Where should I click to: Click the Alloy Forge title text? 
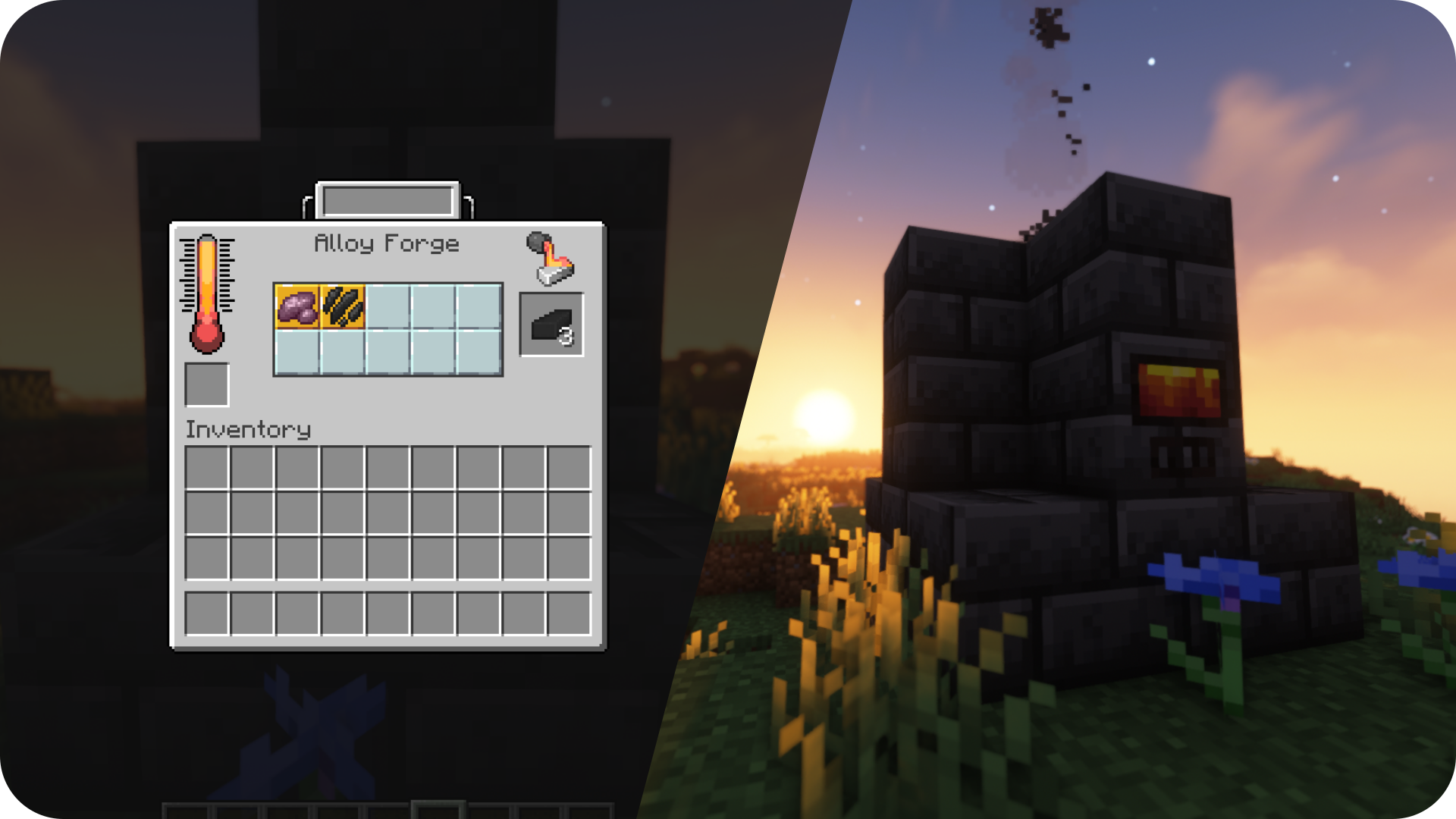[387, 244]
